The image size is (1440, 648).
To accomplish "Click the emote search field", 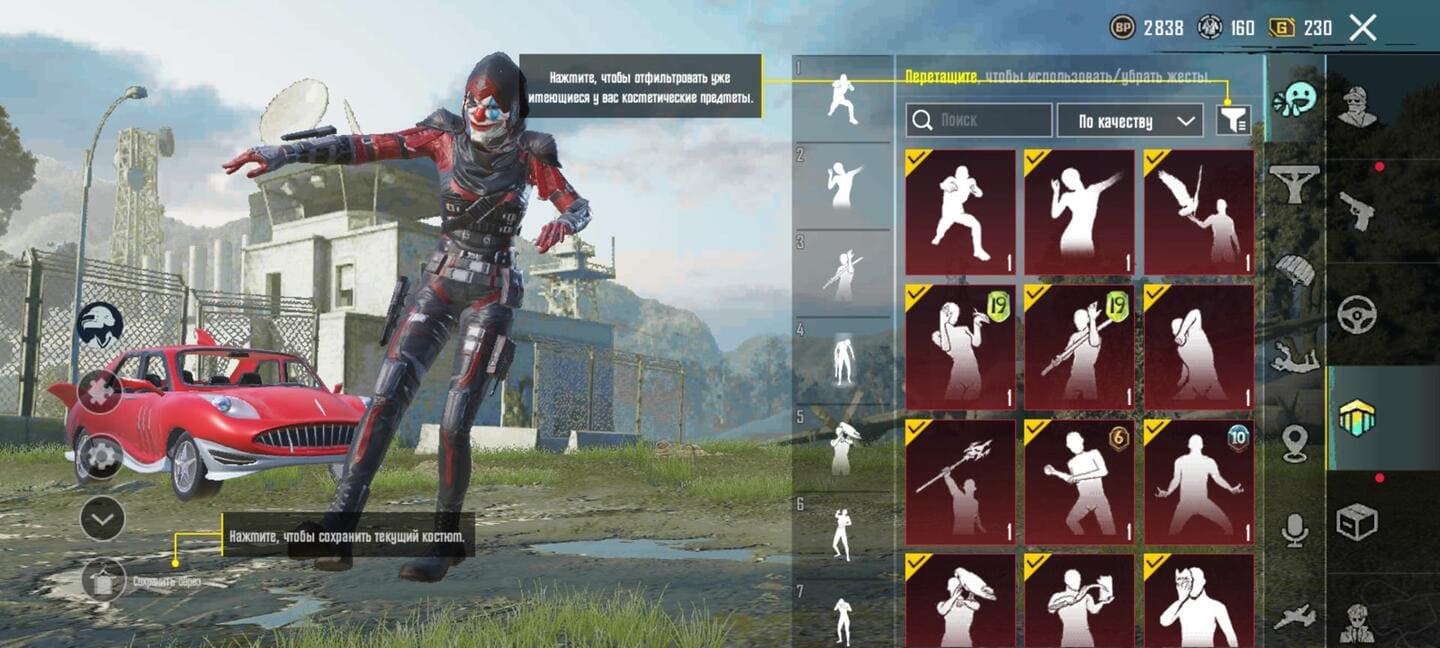I will click(x=979, y=121).
